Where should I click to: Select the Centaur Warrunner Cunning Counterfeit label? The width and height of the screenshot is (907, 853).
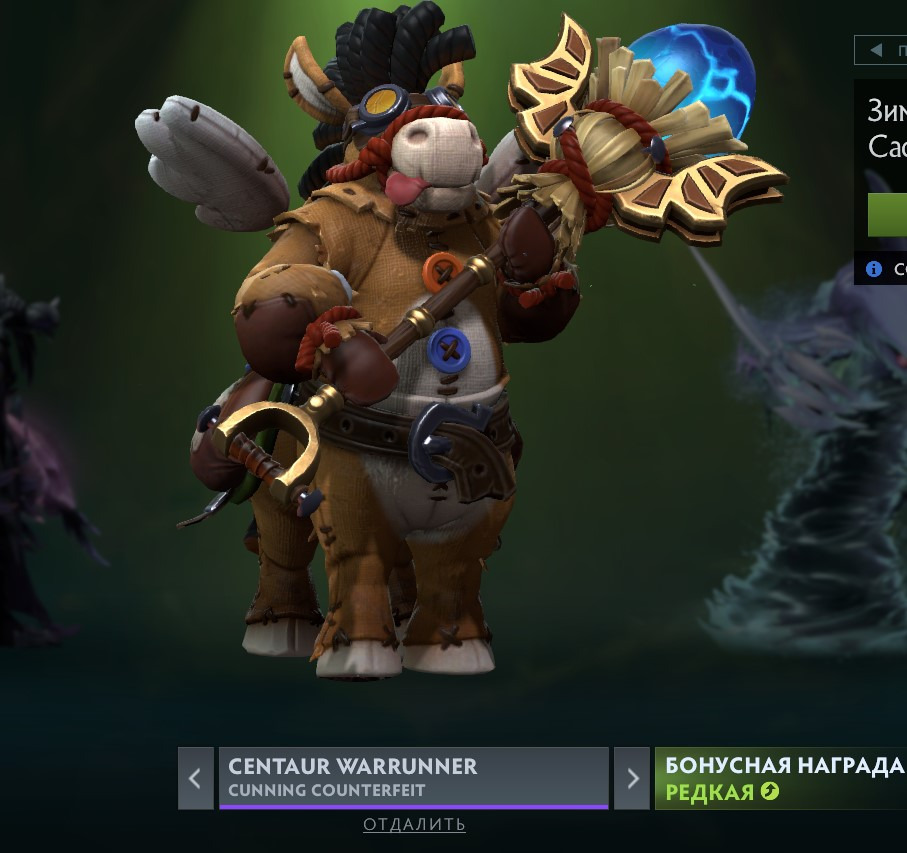coord(413,777)
